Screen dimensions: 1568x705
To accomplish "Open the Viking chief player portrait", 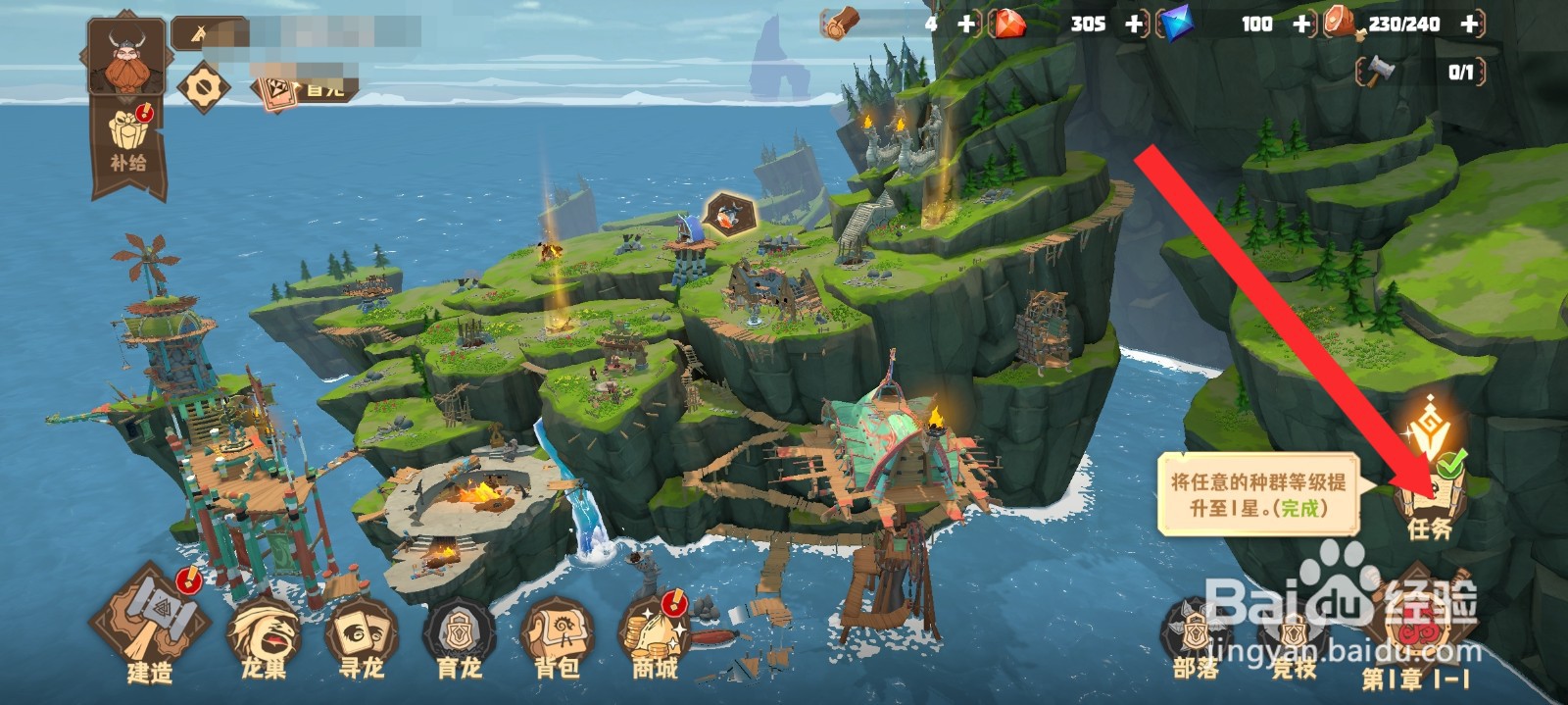I will point(125,56).
